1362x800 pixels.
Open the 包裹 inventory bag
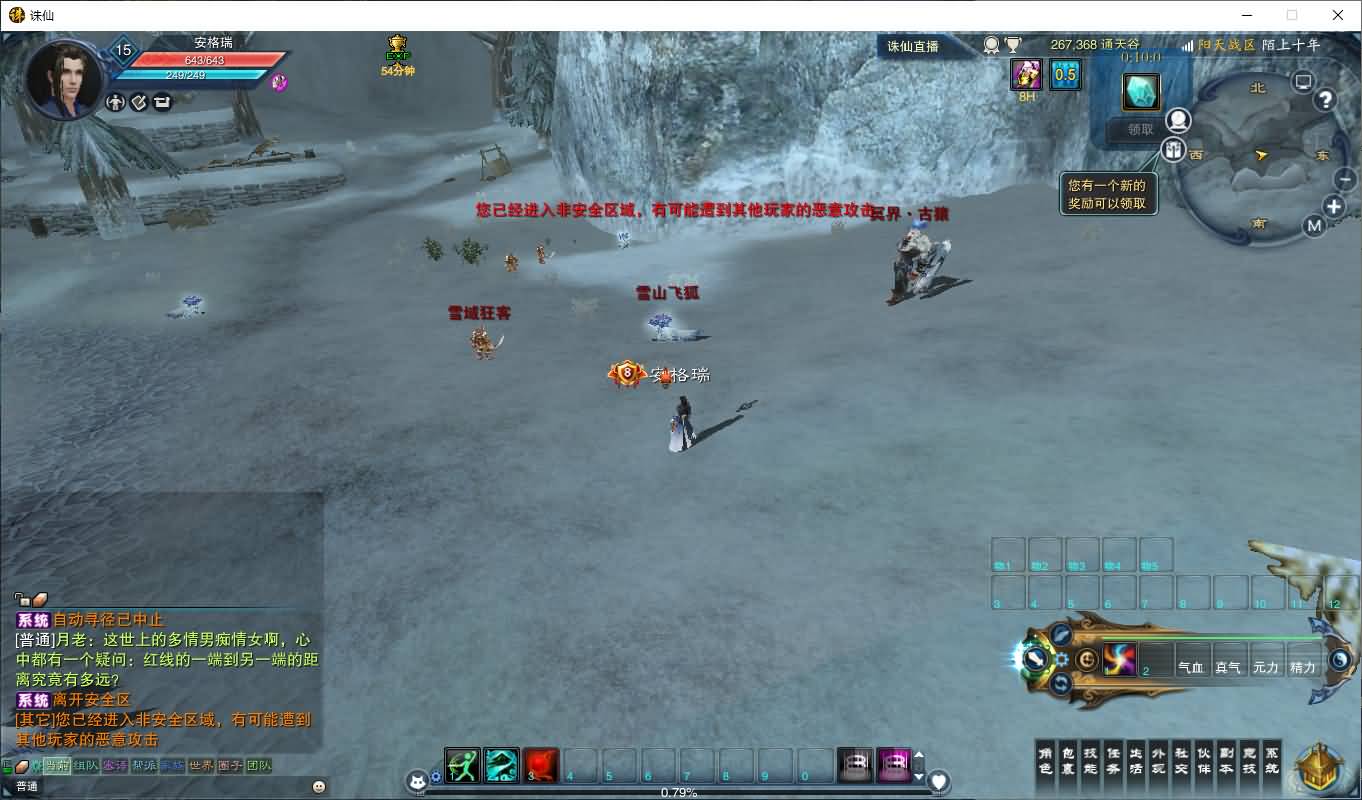pos(1067,761)
